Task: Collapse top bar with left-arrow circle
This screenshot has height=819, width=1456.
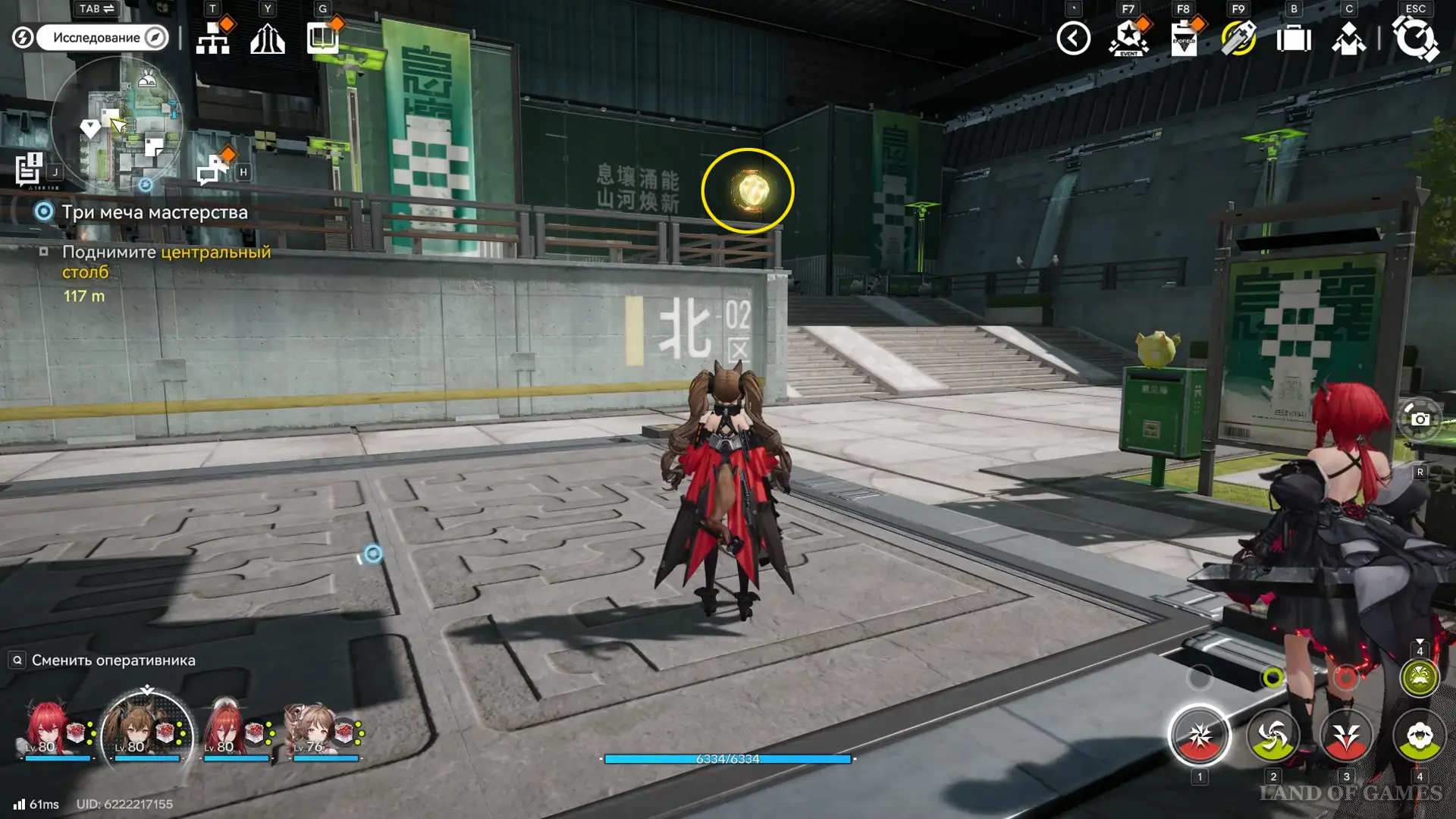Action: coord(1073,39)
